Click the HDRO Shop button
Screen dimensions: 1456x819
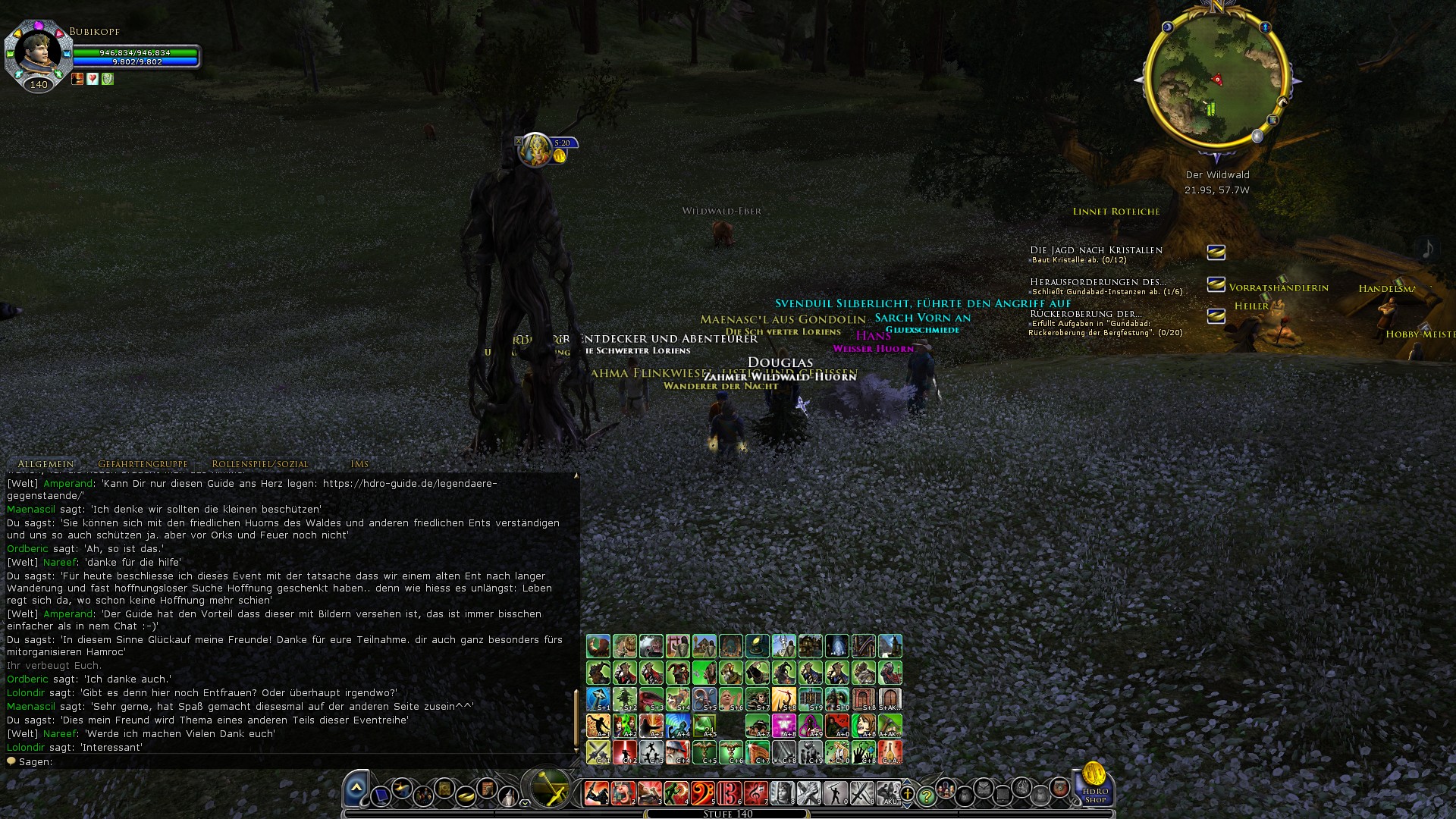point(1094,793)
